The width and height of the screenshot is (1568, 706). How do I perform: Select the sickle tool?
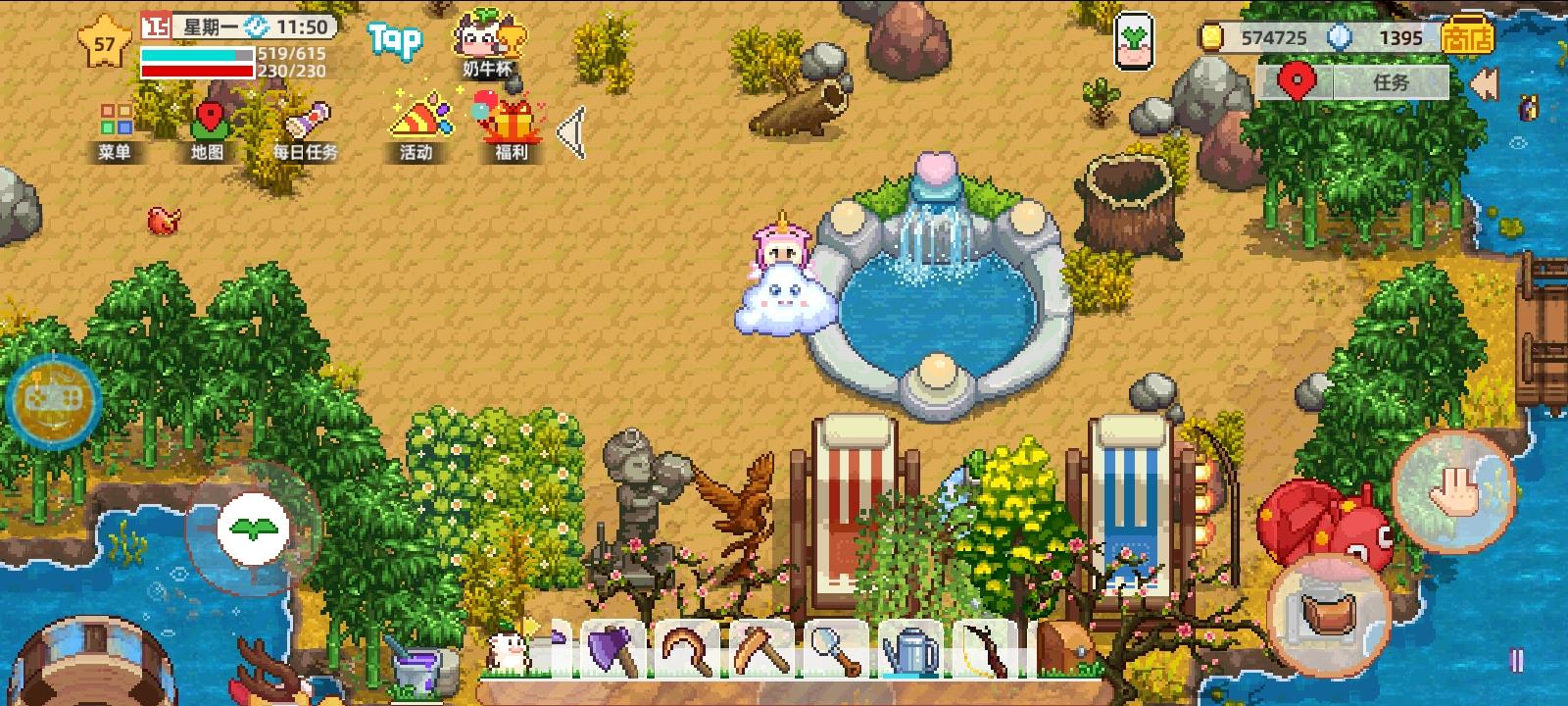[686, 652]
